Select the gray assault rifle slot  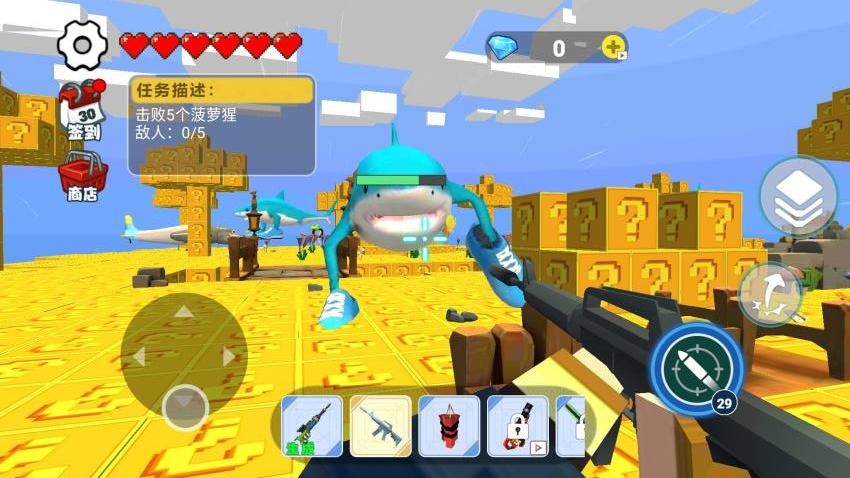[380, 426]
